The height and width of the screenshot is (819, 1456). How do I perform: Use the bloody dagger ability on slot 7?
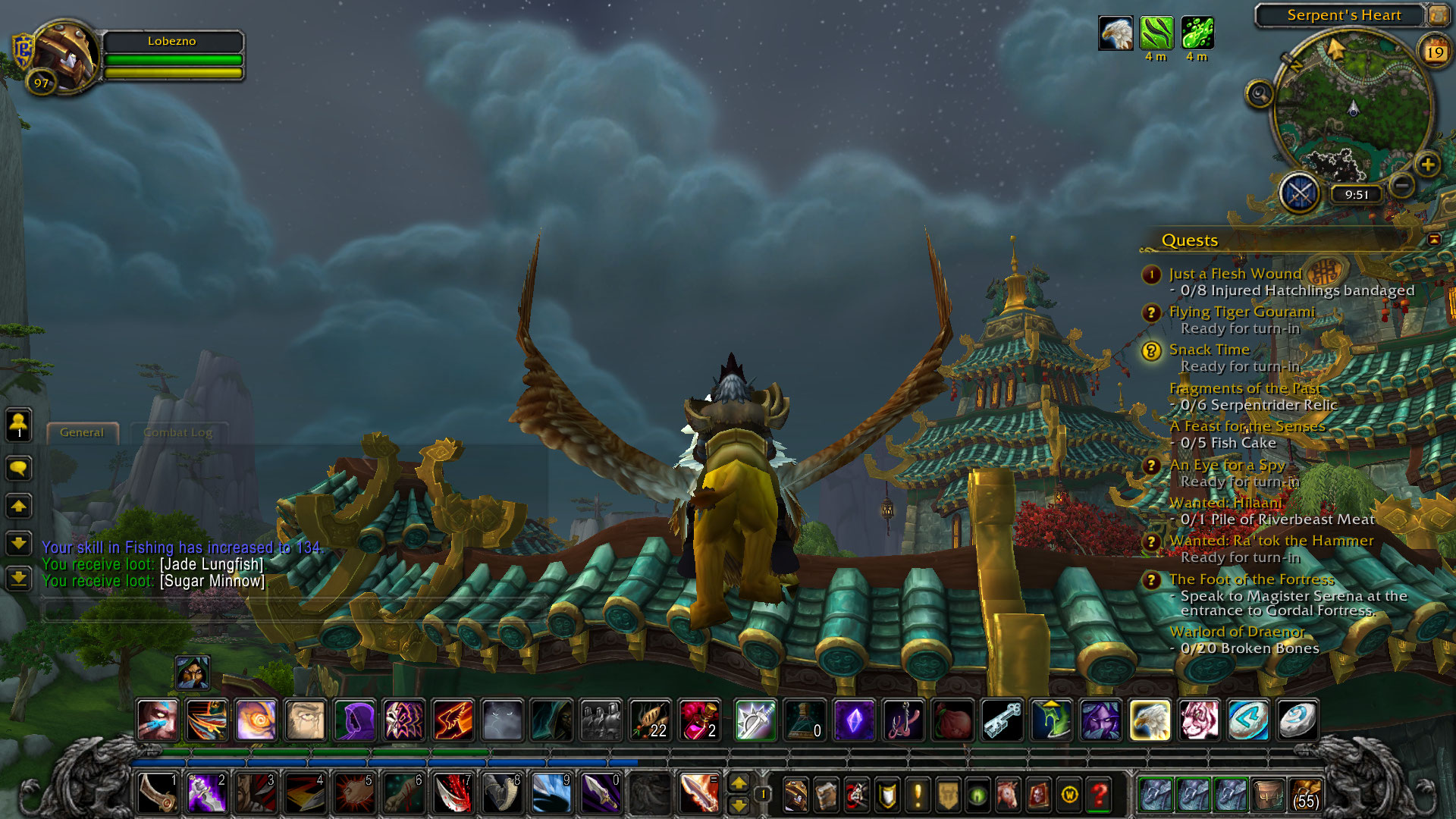click(453, 794)
